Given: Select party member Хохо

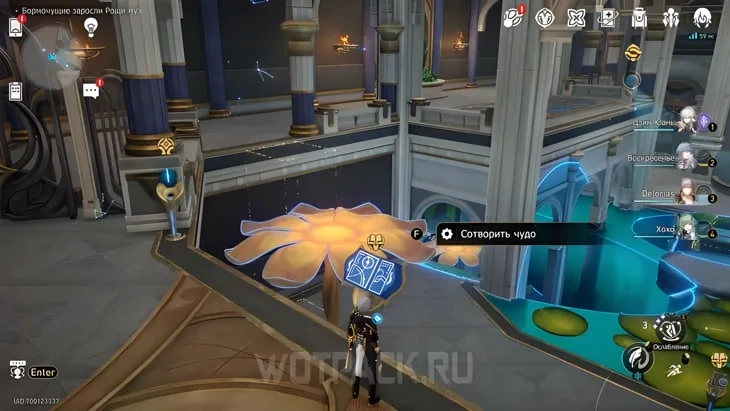Looking at the screenshot, I should (x=685, y=228).
